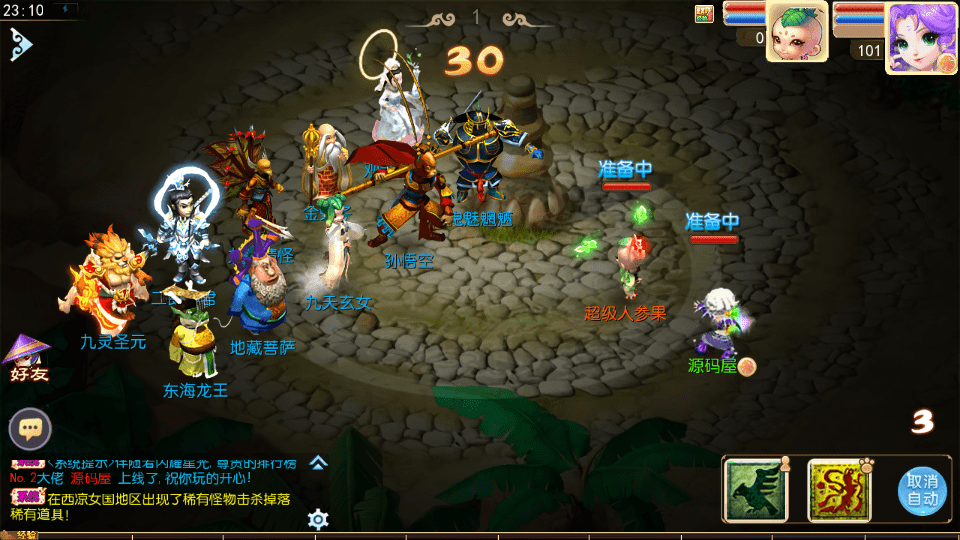
Task: Click the EXP bonus buff icon
Action: 704,14
